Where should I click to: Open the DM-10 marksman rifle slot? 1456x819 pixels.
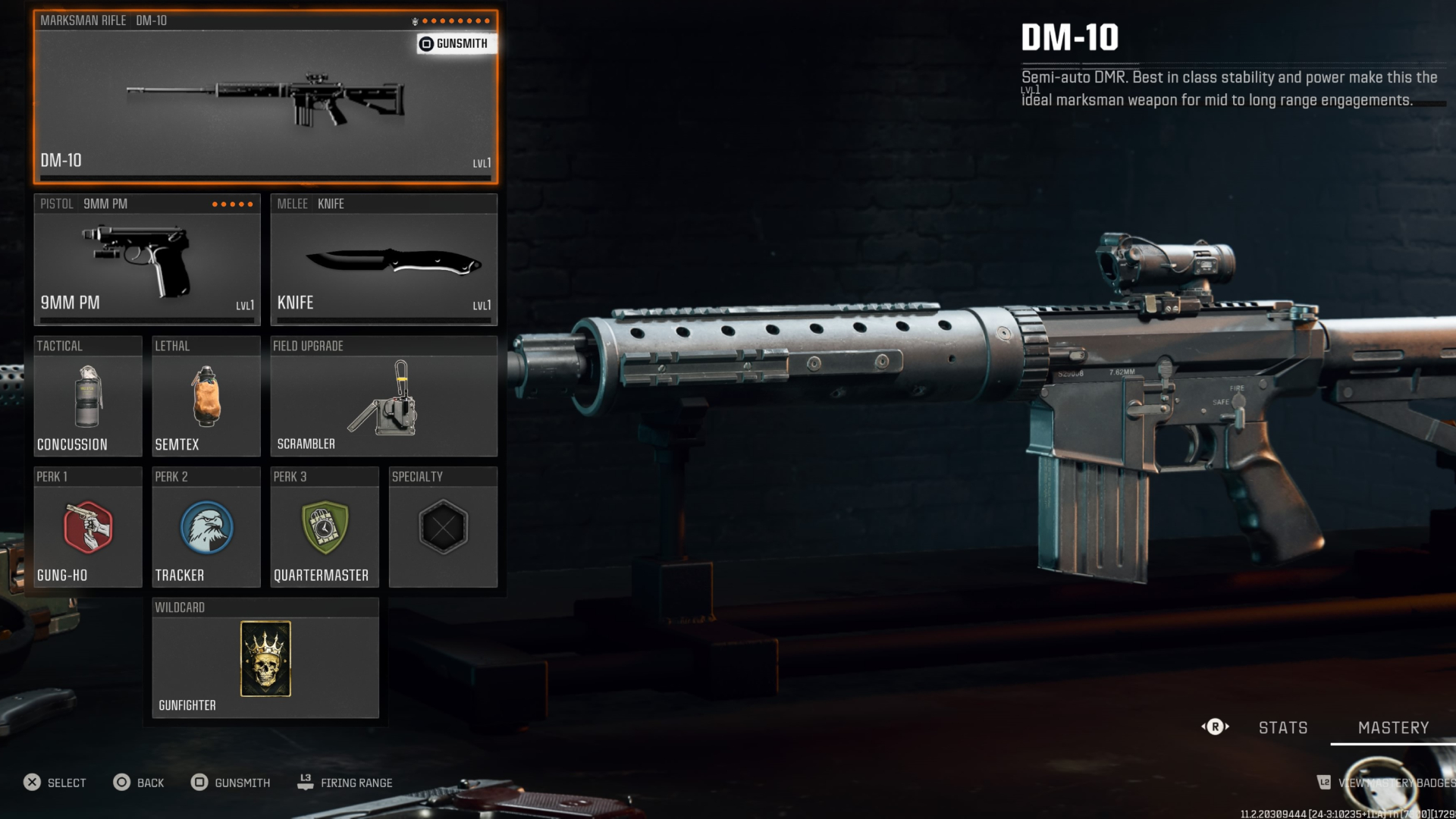(265, 99)
